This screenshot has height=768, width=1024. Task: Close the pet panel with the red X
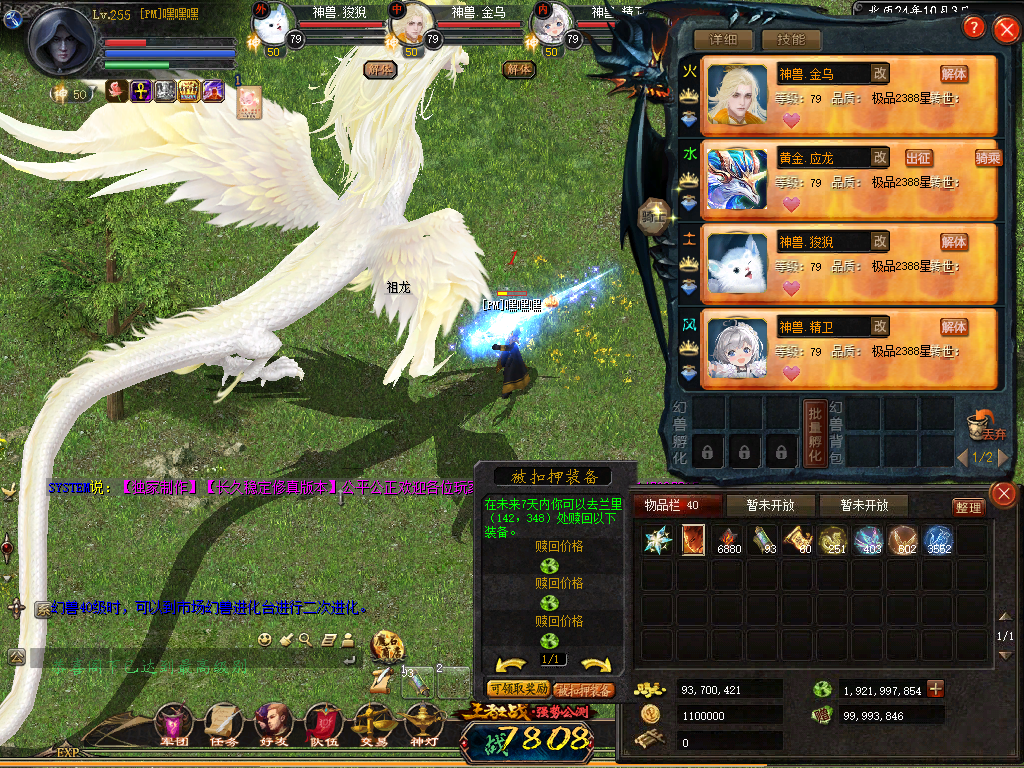pos(1005,29)
